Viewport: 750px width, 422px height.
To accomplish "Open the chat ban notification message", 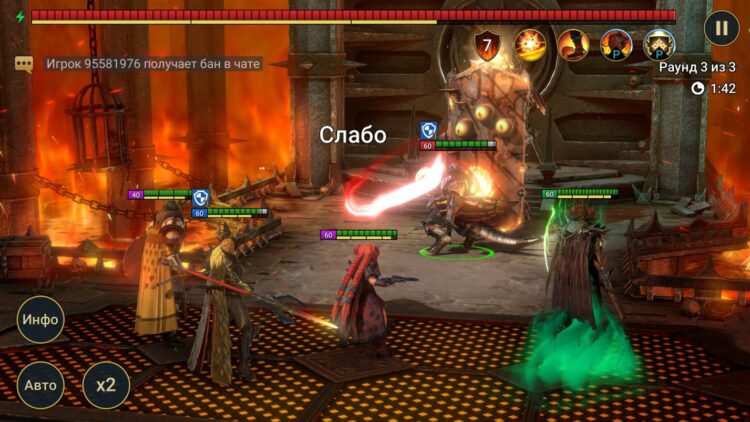I will point(153,64).
